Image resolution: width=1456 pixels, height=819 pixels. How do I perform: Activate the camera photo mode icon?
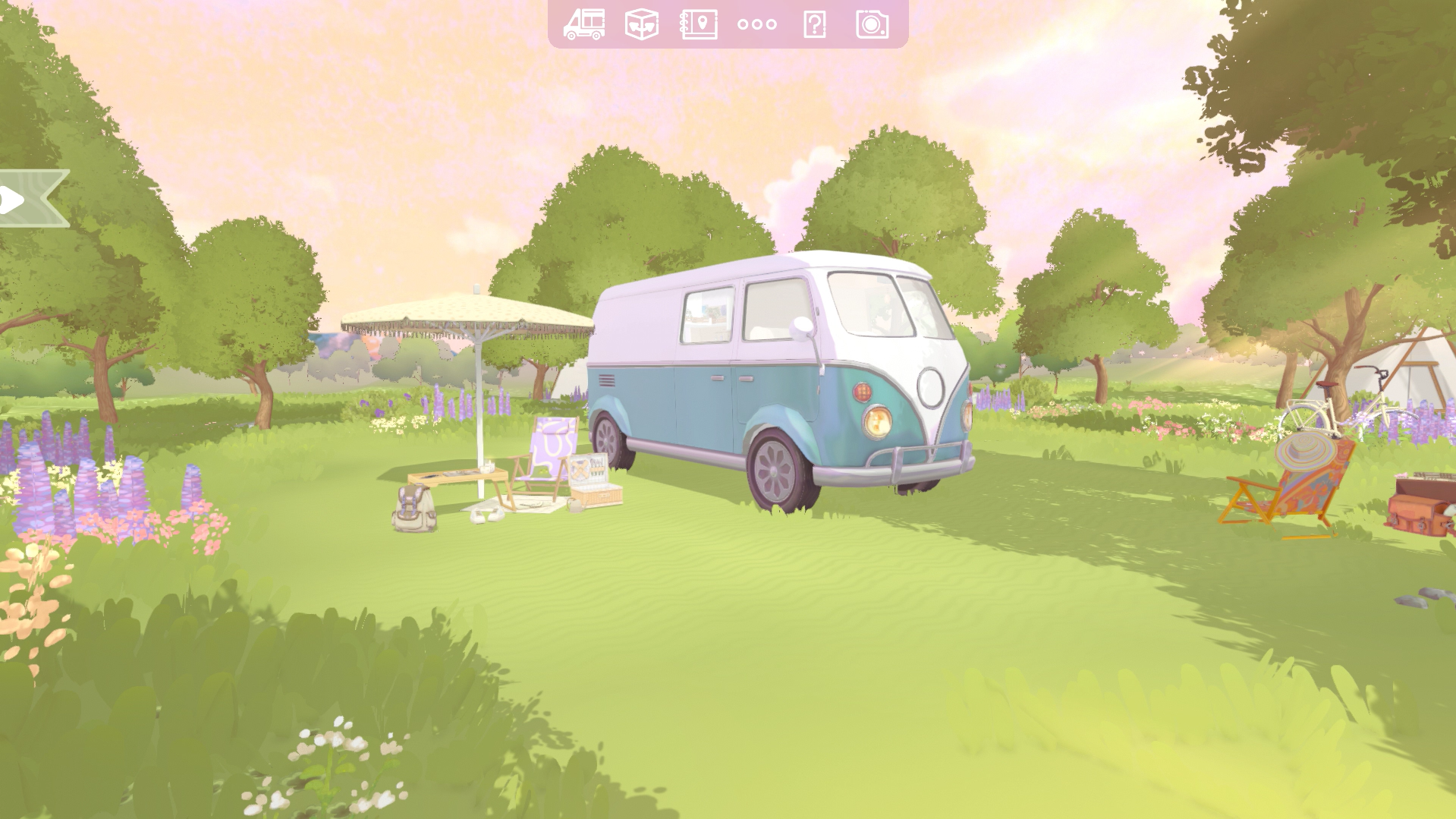pos(872,24)
